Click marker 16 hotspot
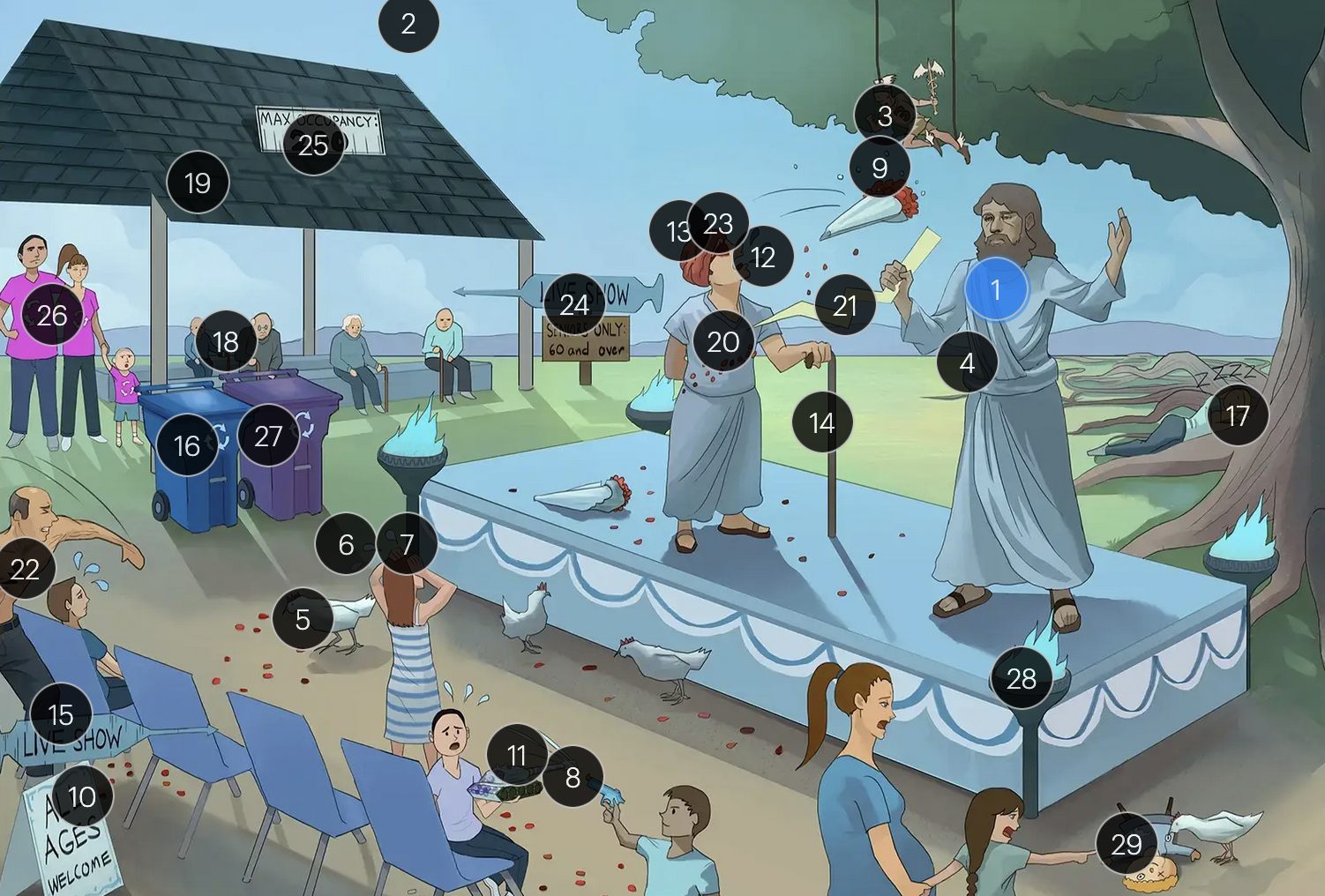This screenshot has height=896, width=1325. click(x=187, y=445)
